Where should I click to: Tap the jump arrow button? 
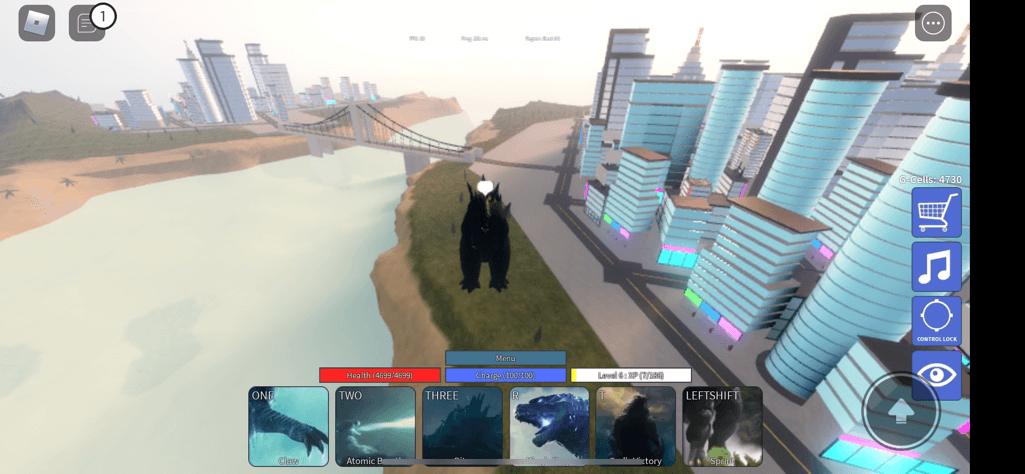click(x=901, y=412)
